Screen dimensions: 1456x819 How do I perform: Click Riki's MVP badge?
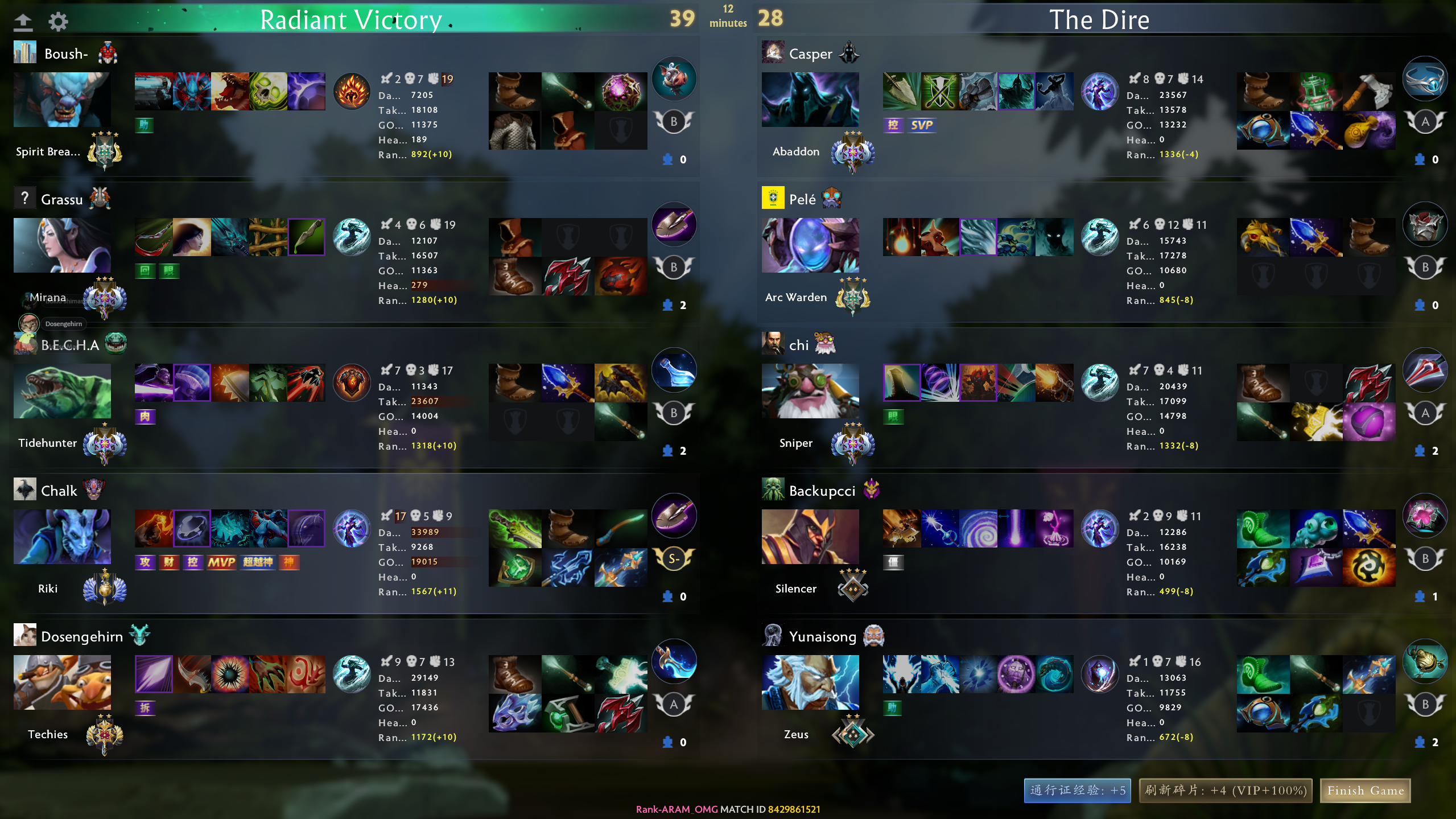pos(221,562)
